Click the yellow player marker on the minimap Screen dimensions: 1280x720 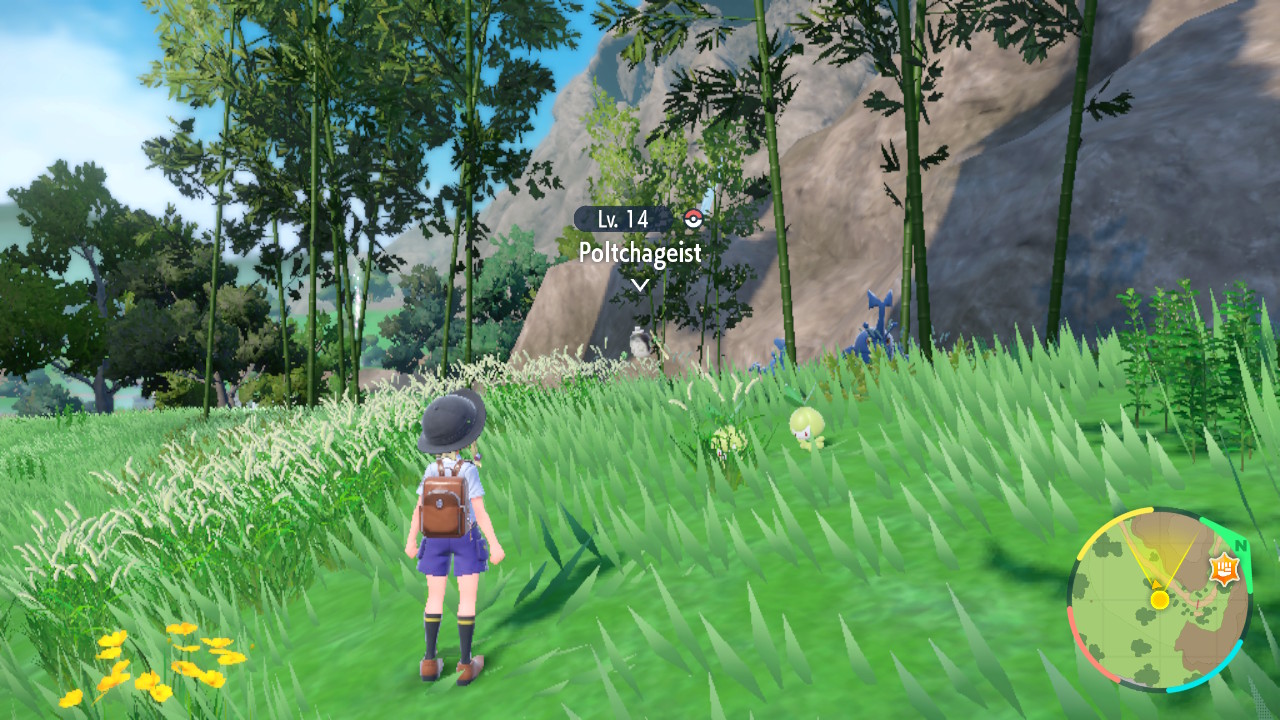[1159, 600]
